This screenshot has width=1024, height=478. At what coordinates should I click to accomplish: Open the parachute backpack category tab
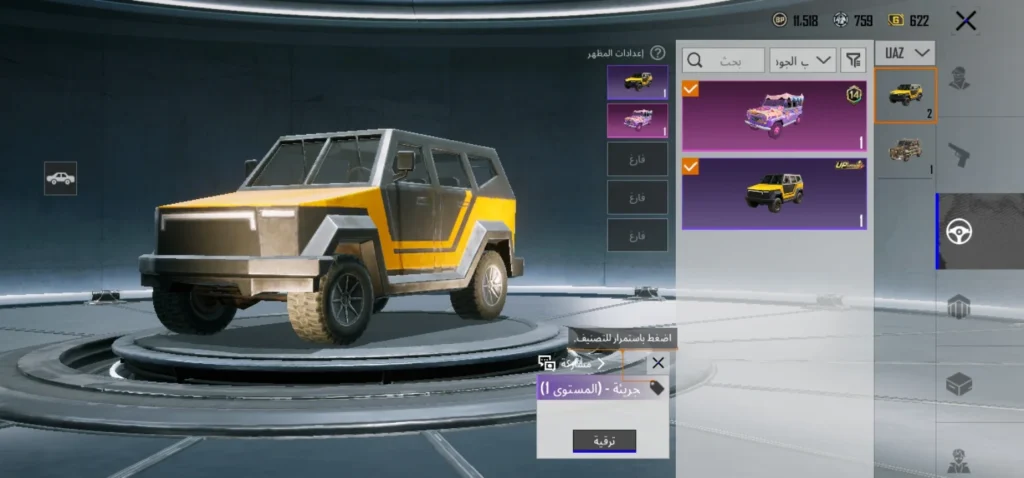point(959,307)
